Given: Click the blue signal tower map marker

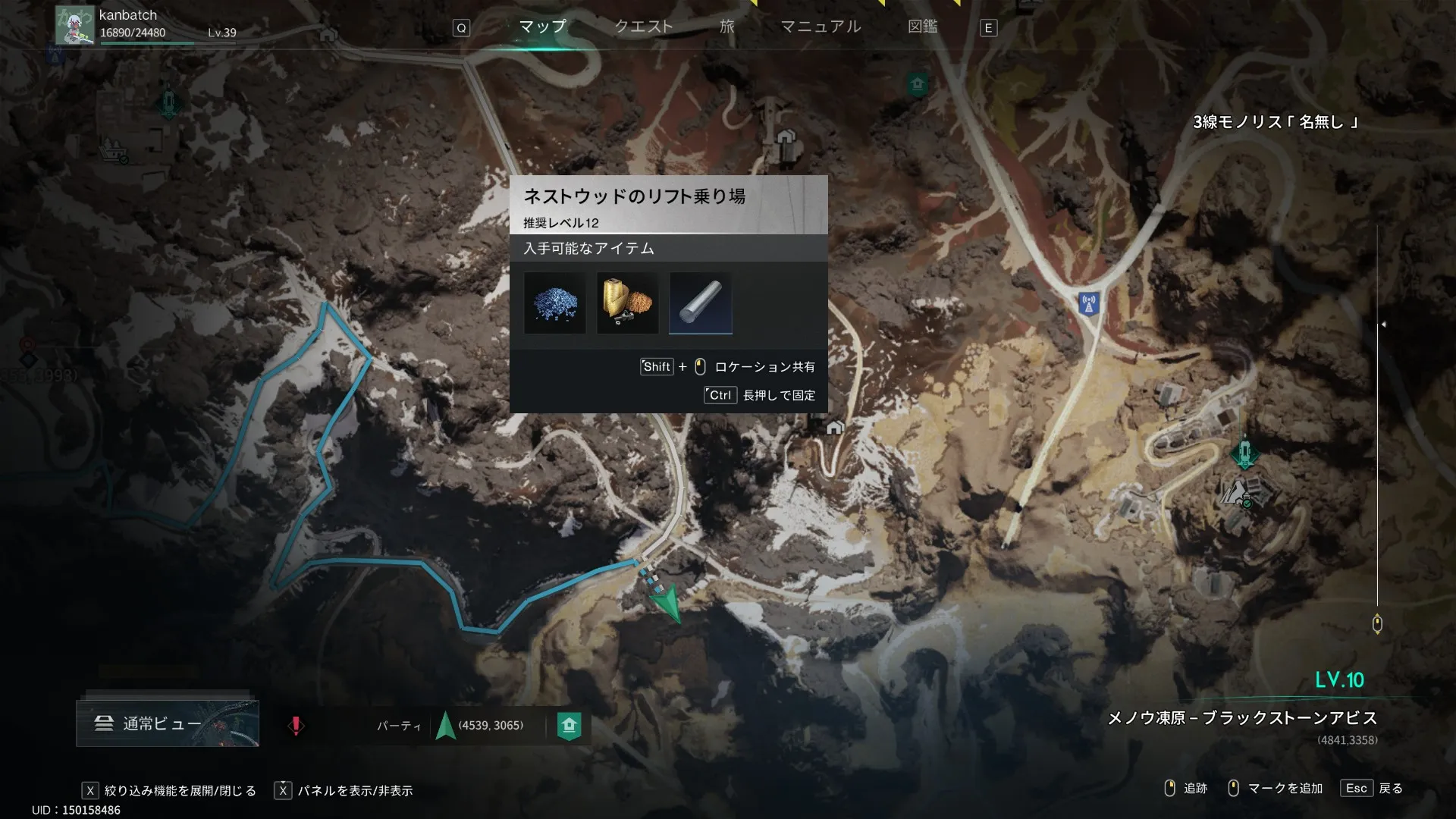Looking at the screenshot, I should (1089, 304).
